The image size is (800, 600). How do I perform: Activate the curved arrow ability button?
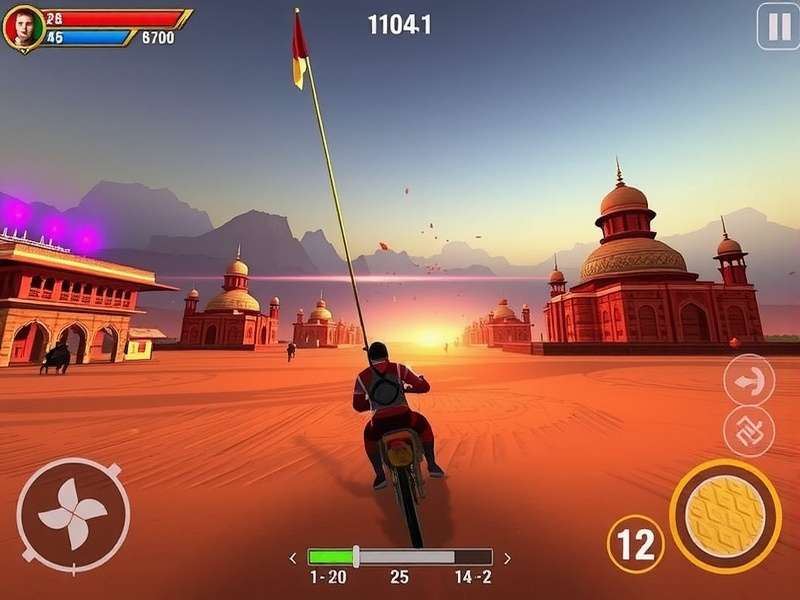tap(749, 380)
